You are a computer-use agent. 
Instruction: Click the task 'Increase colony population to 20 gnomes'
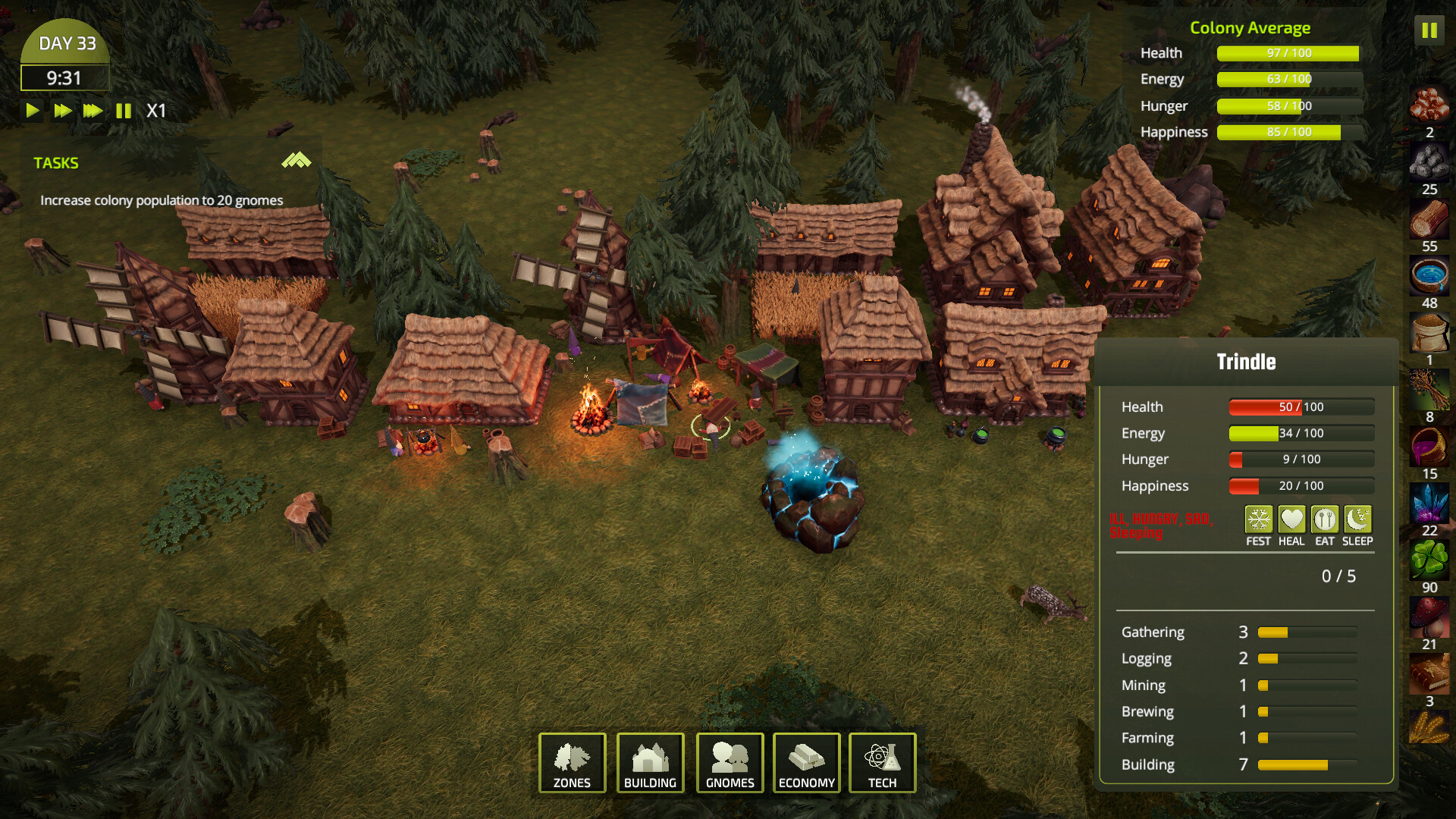161,200
